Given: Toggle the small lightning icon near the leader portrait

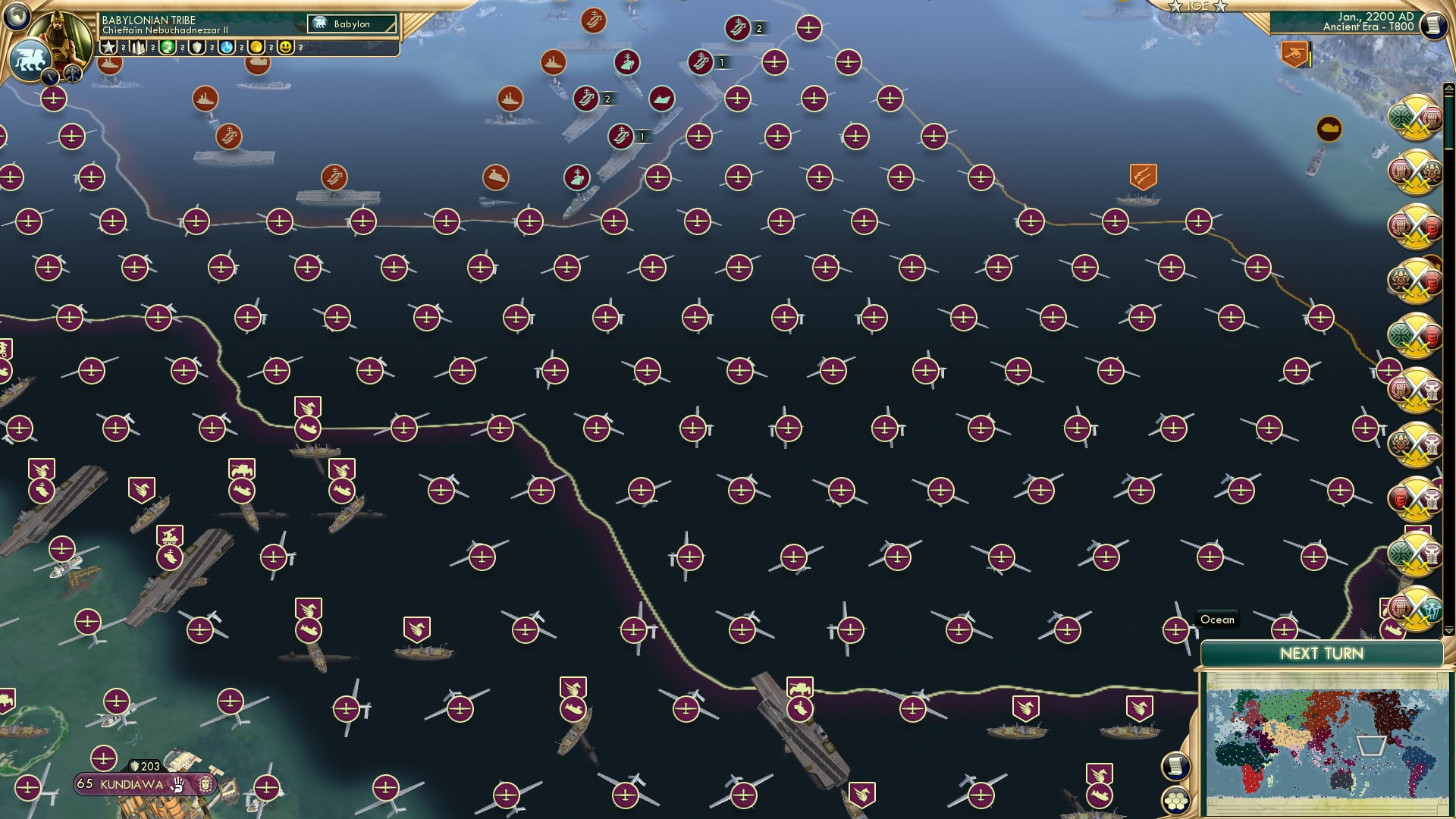Looking at the screenshot, I should point(50,77).
